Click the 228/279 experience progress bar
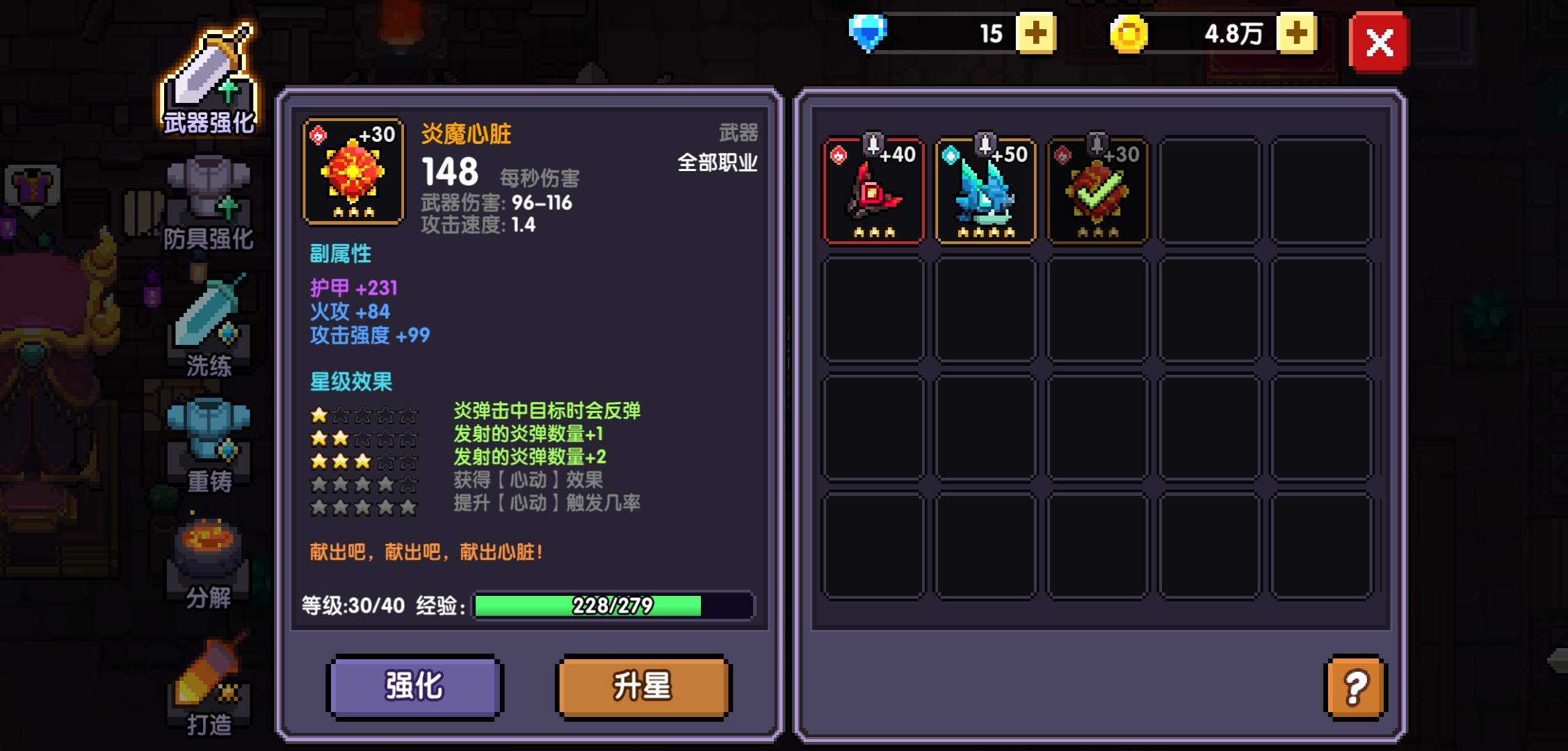The height and width of the screenshot is (751, 1568). [x=611, y=606]
